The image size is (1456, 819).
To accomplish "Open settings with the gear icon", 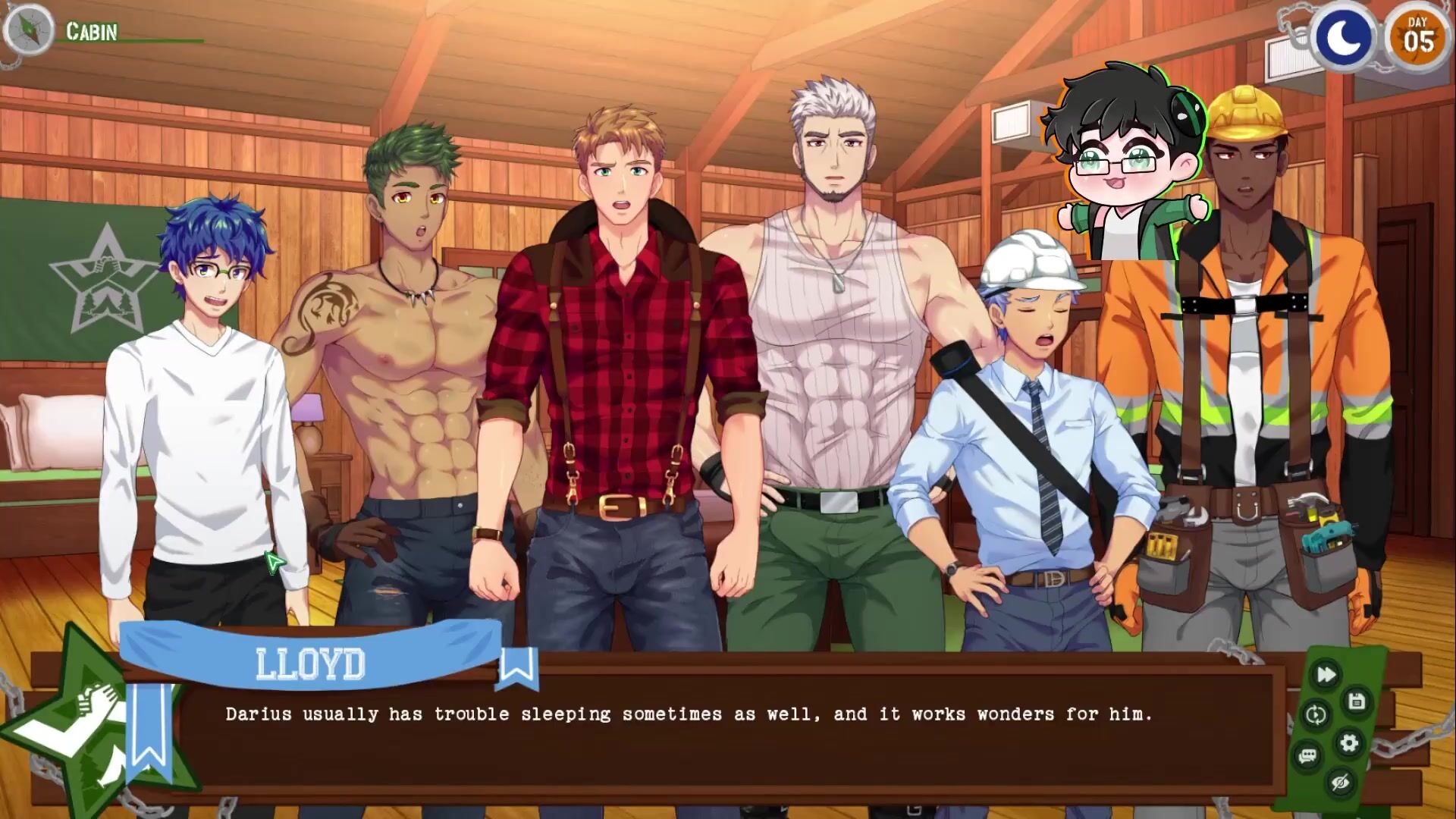I will point(1349,742).
